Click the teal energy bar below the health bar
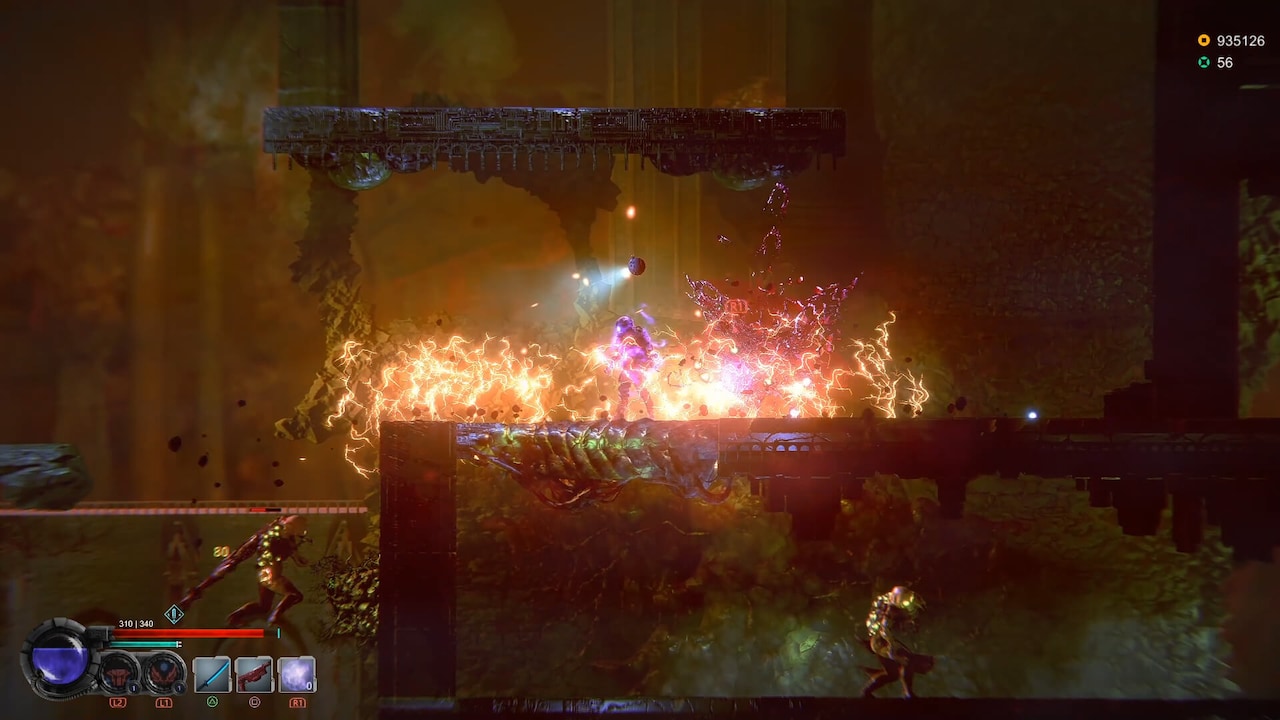The width and height of the screenshot is (1280, 720). coord(144,644)
